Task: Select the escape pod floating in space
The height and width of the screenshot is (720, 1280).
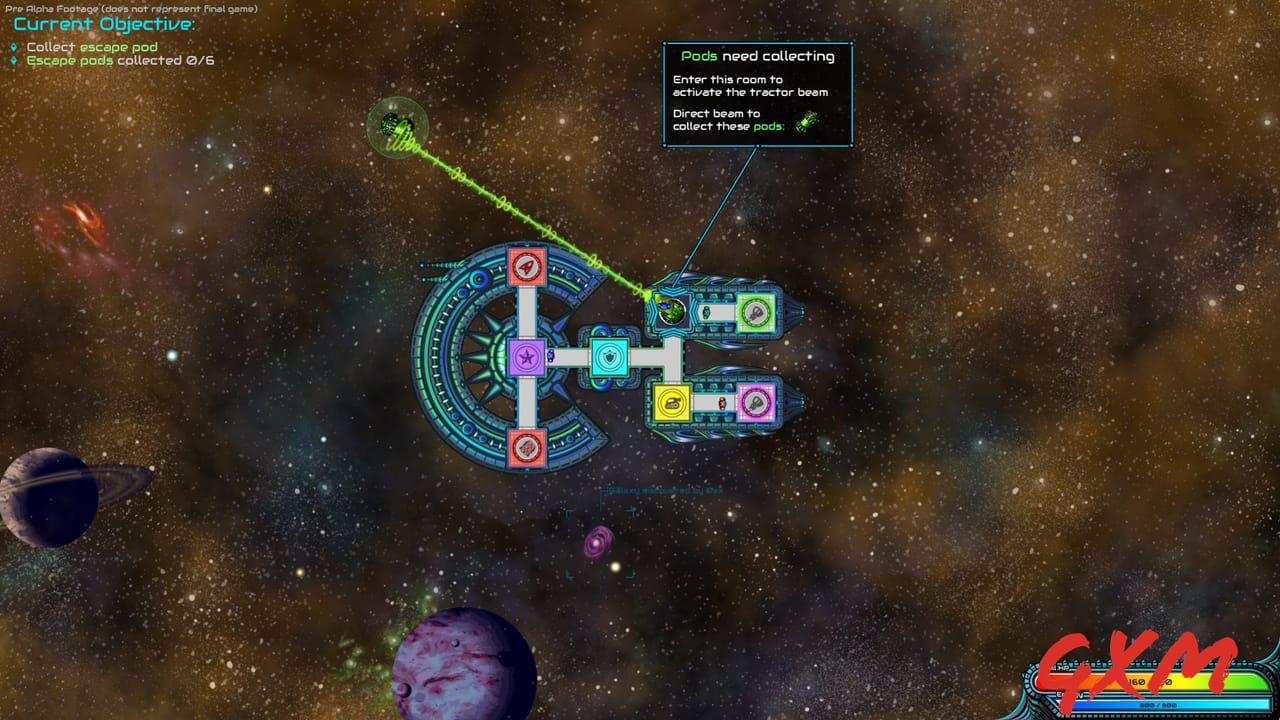Action: pos(398,126)
